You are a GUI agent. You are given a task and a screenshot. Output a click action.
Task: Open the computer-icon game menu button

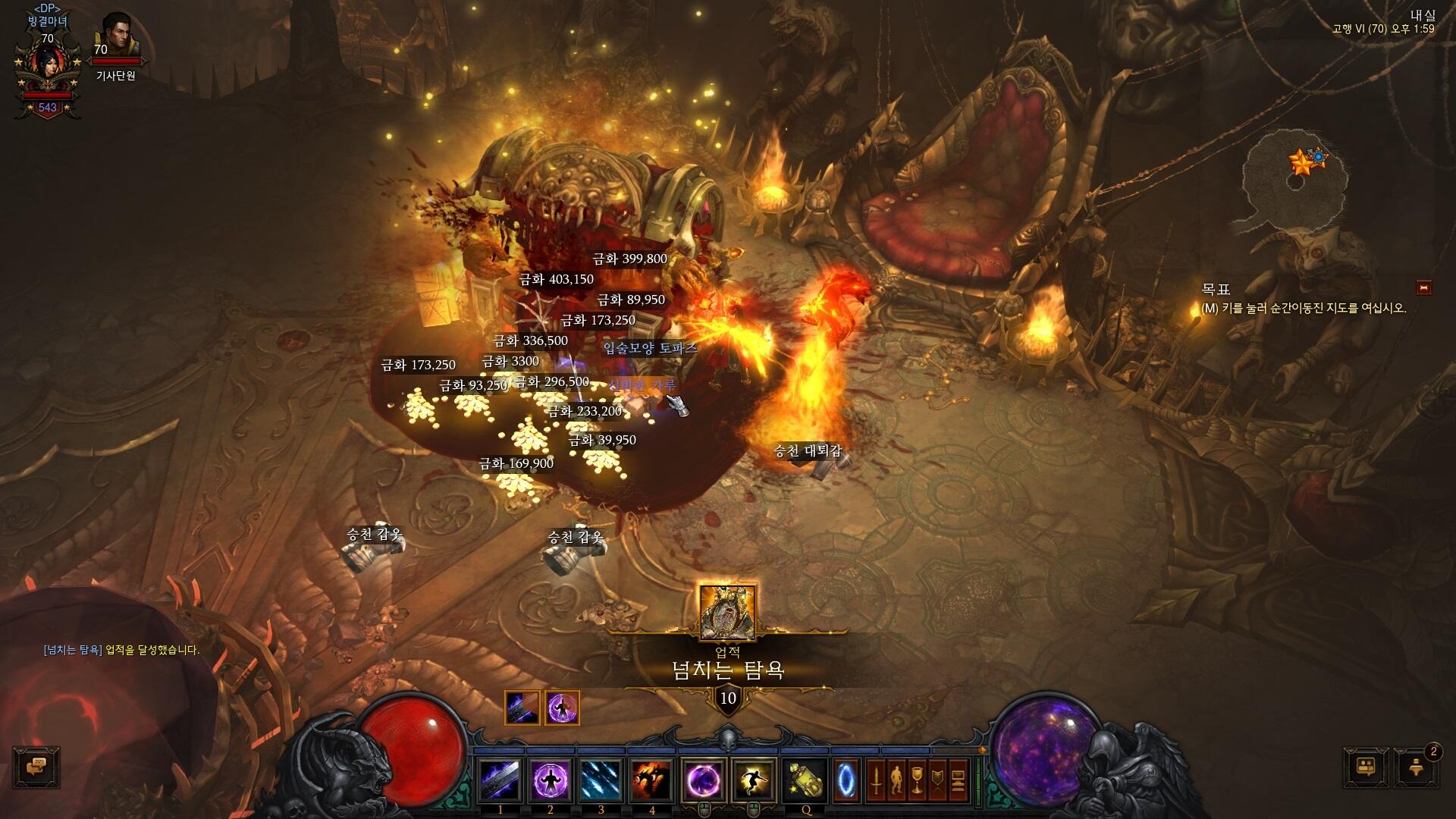click(959, 780)
